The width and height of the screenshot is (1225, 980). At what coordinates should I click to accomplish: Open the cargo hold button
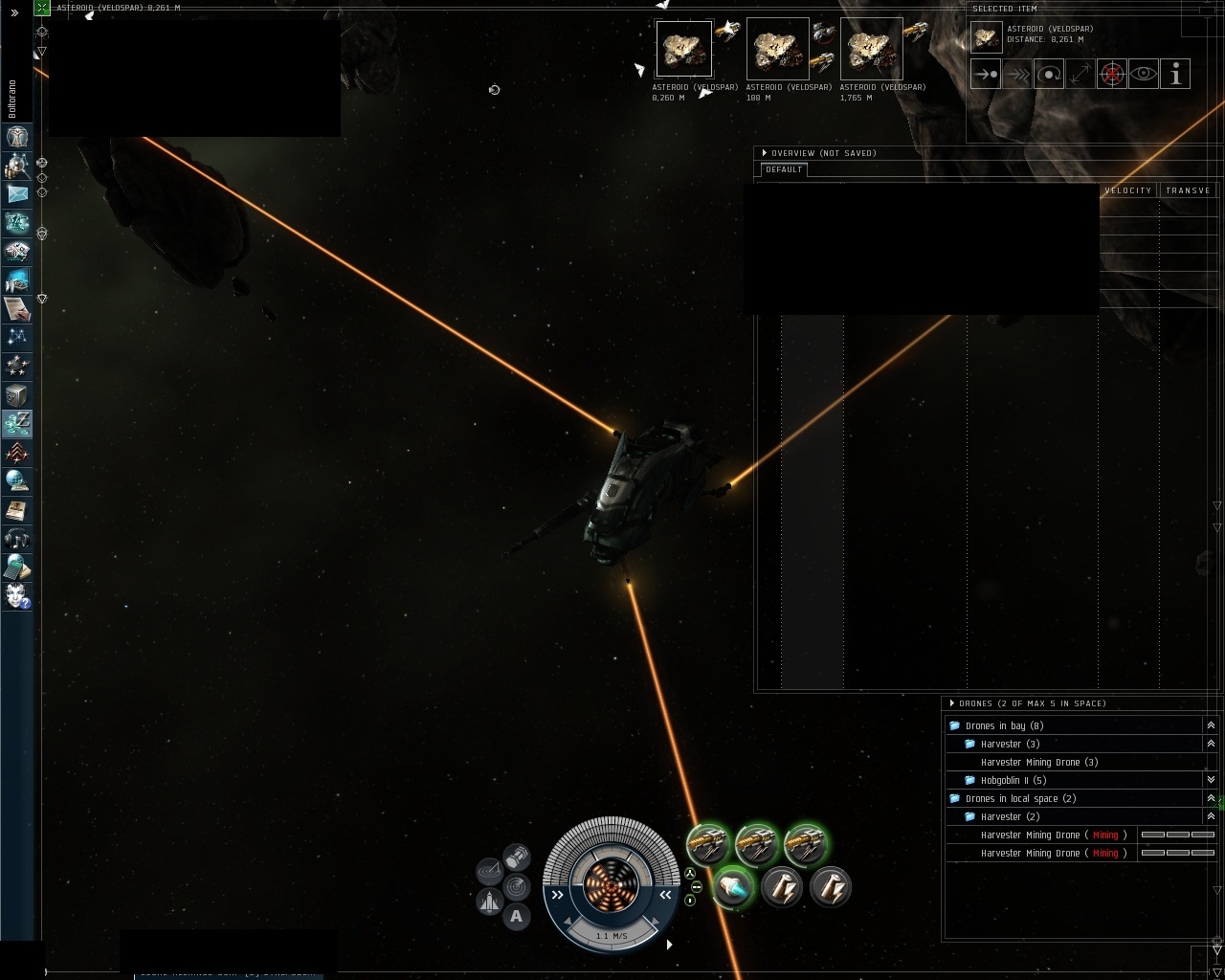click(x=517, y=855)
